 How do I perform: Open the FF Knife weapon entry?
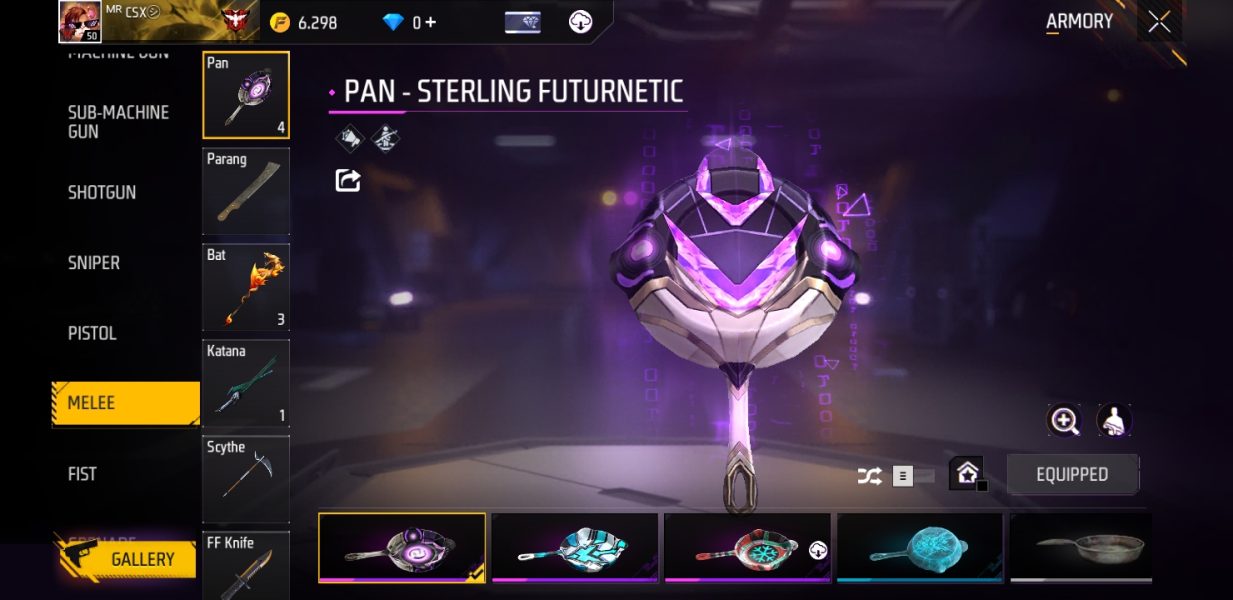246,566
